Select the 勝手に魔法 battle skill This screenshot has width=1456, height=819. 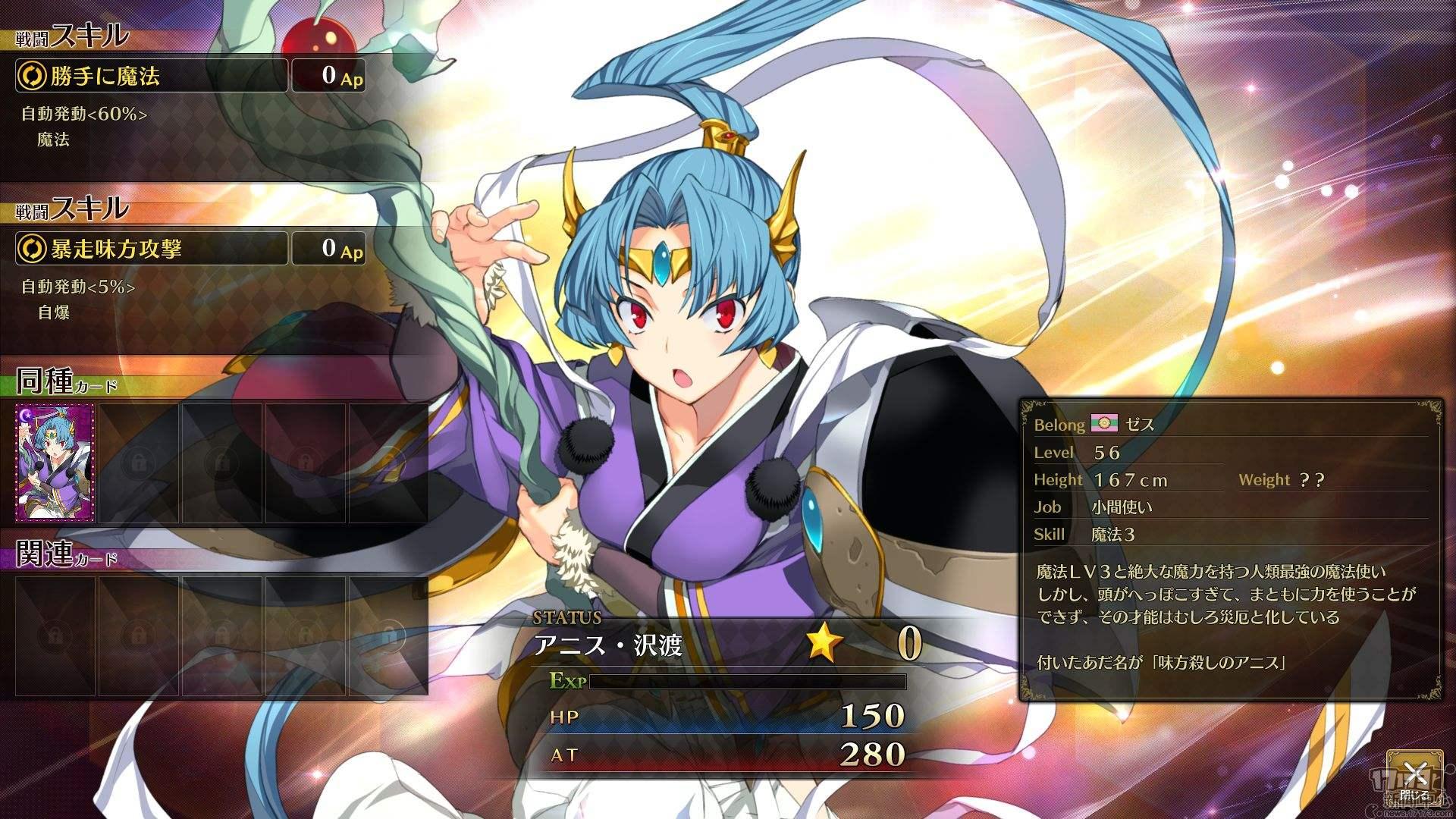[x=152, y=76]
